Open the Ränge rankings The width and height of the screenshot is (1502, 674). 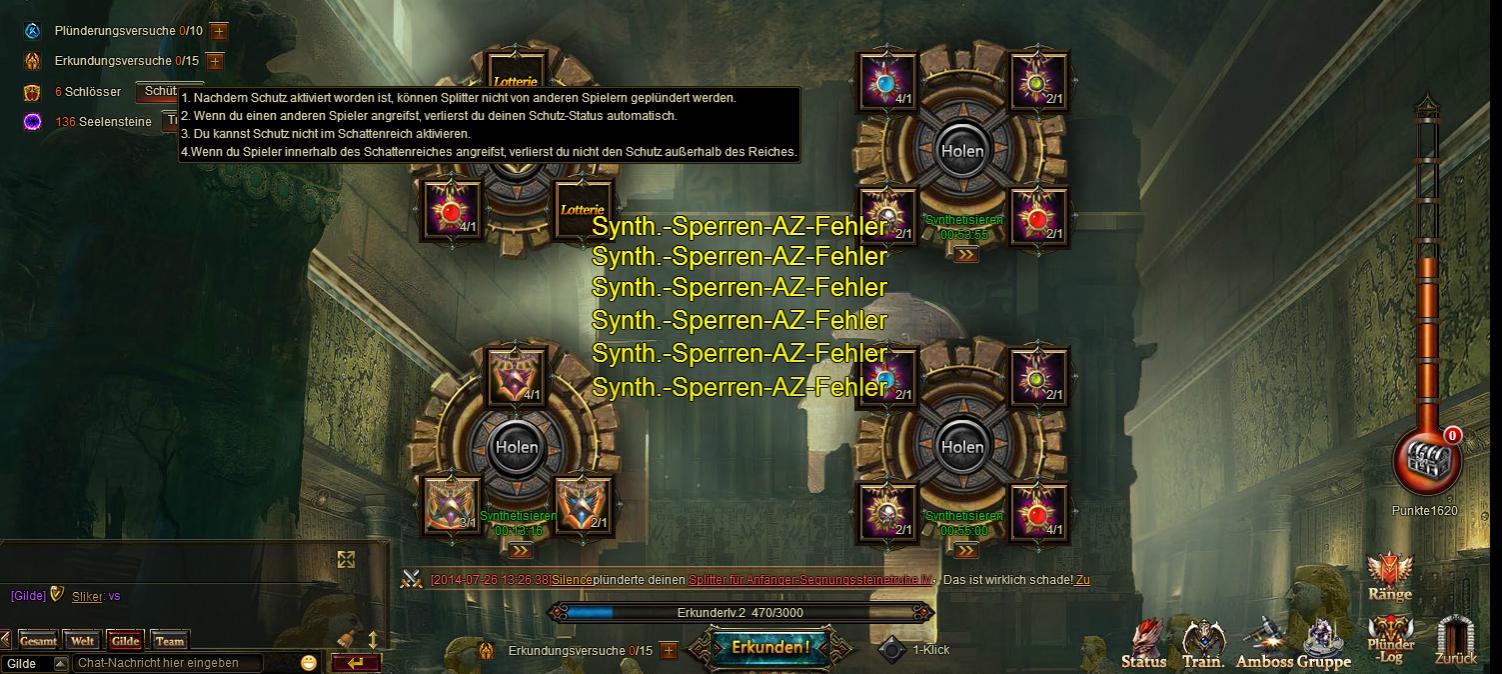coord(1390,578)
